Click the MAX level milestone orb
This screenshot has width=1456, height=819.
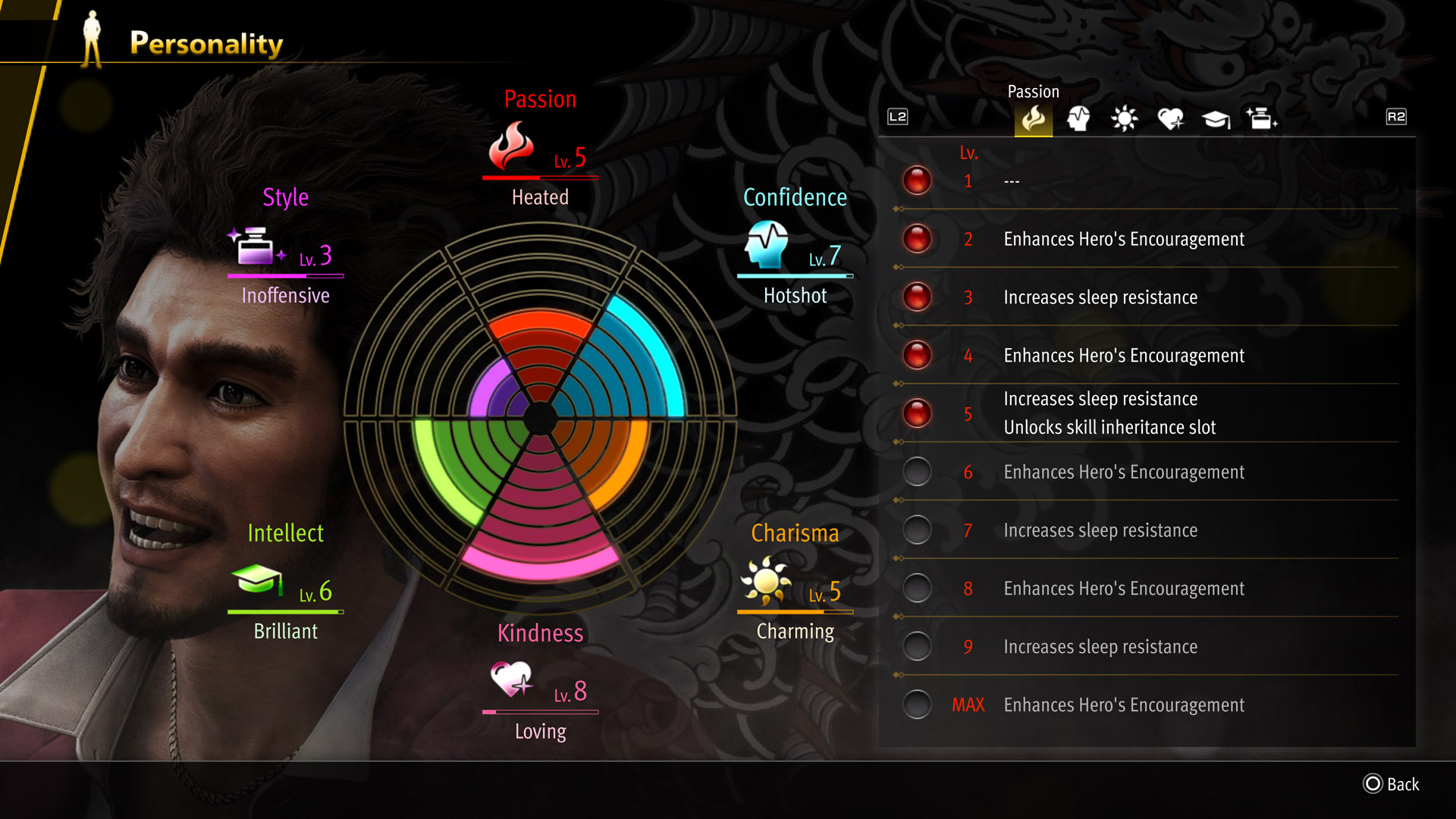917,704
